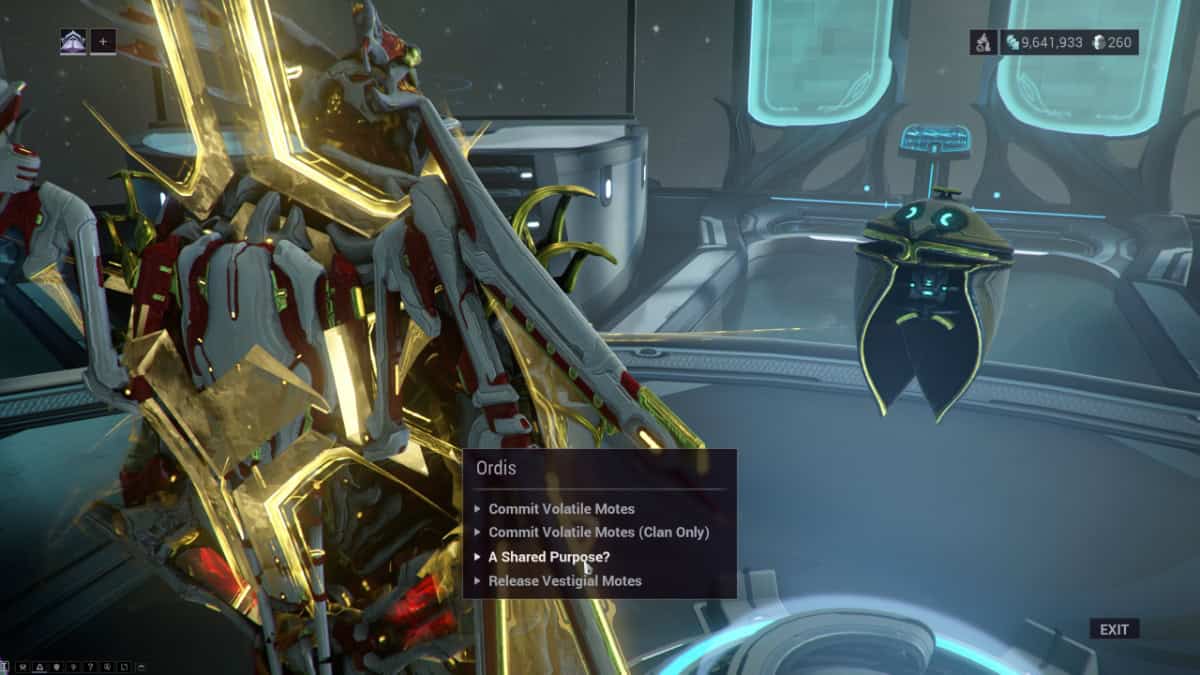Exit the Ordis dialogue screen
Screen dimensions: 1200x675
tap(1114, 629)
